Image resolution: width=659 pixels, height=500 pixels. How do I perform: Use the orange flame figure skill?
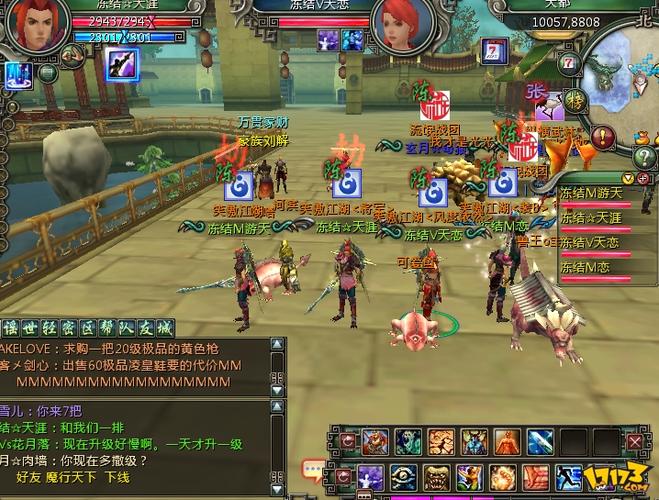pos(507,441)
